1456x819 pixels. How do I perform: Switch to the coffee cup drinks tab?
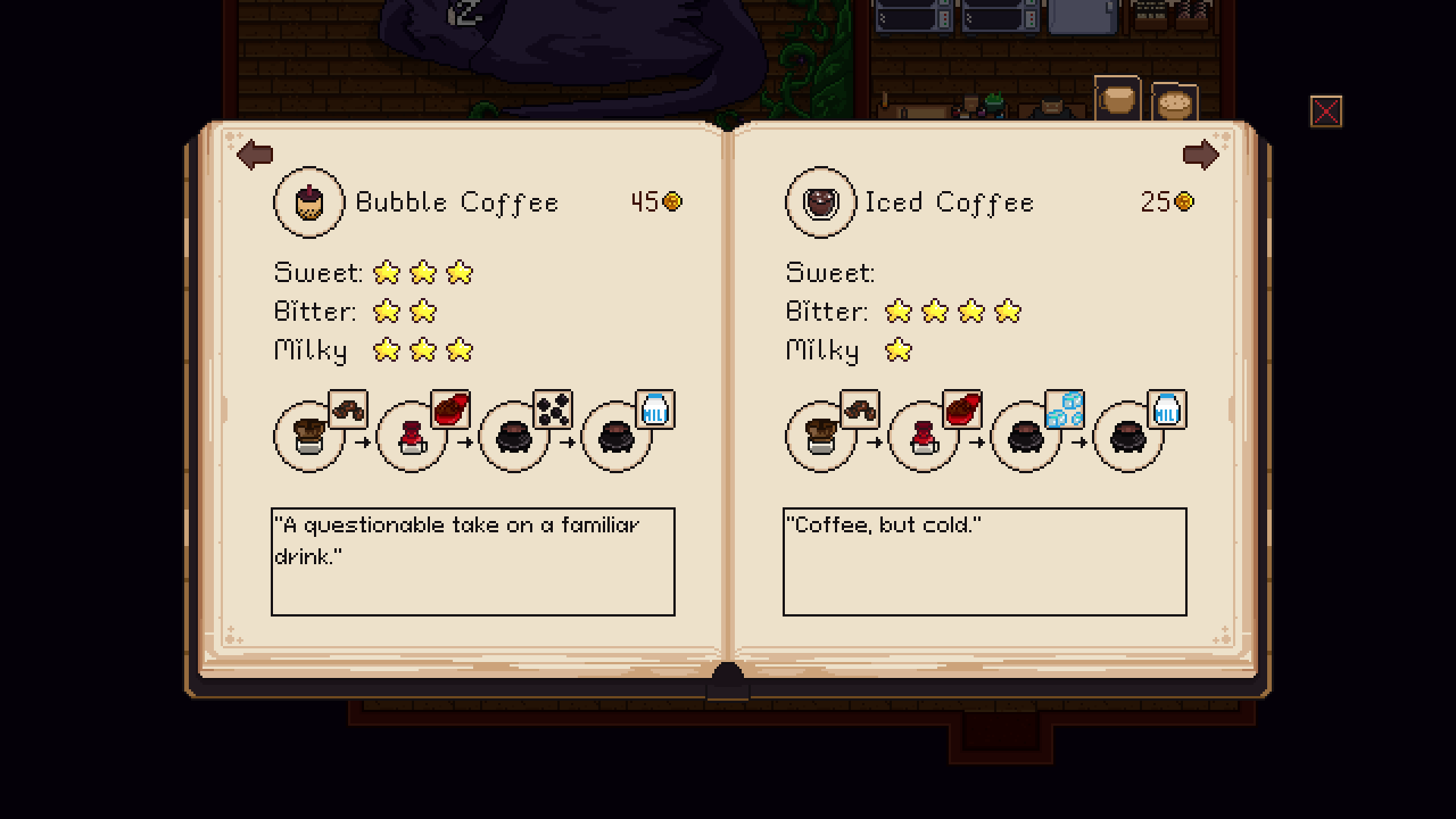pos(1117,99)
